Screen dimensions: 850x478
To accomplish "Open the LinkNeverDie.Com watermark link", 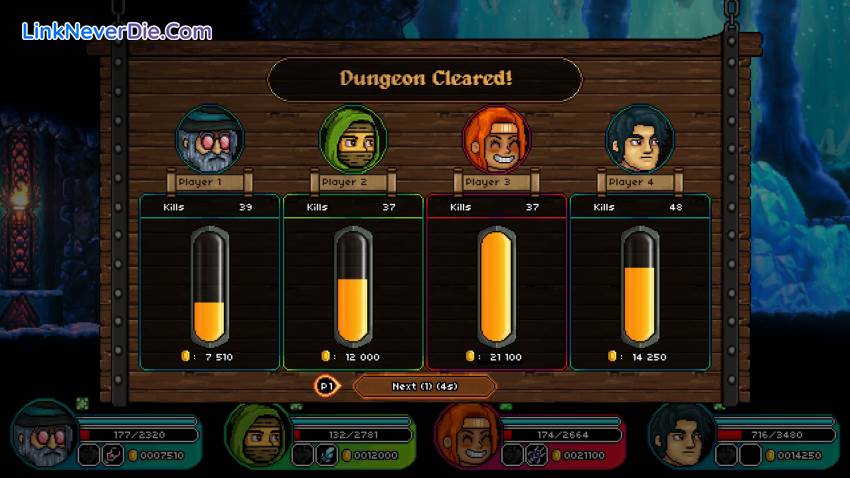I will point(117,31).
